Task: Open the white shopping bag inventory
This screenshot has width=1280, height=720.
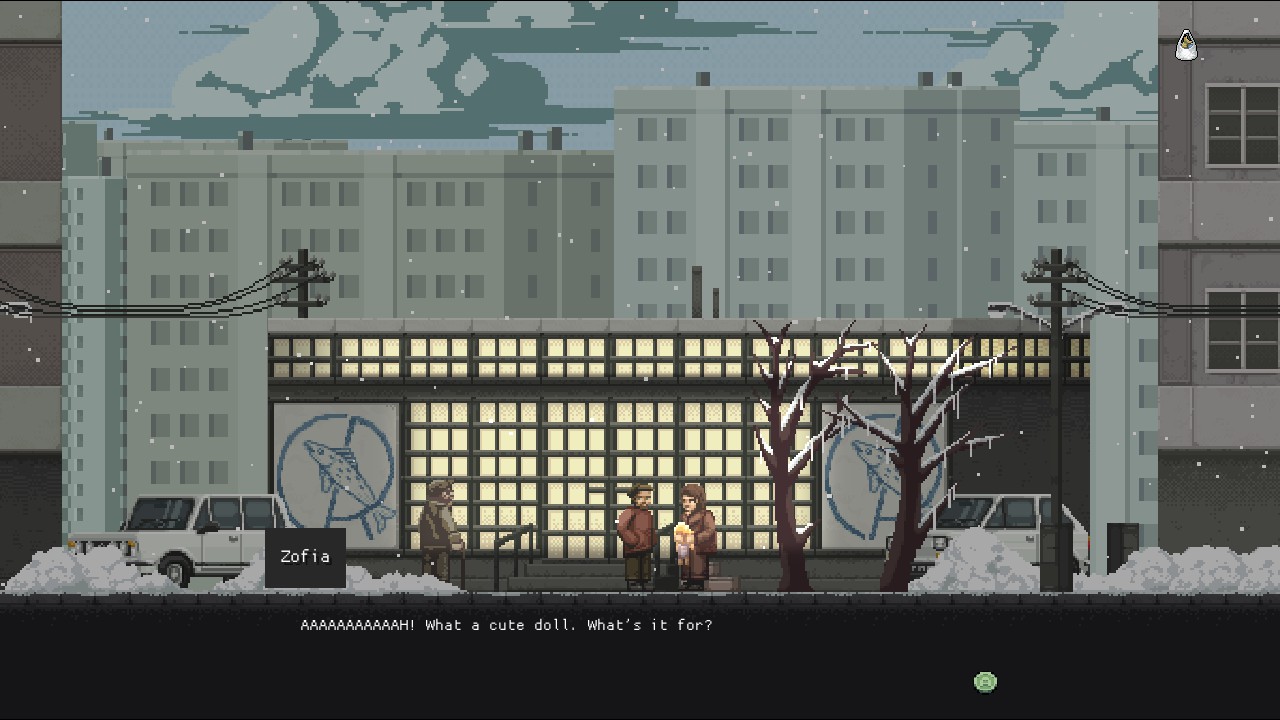Action: [x=1186, y=45]
